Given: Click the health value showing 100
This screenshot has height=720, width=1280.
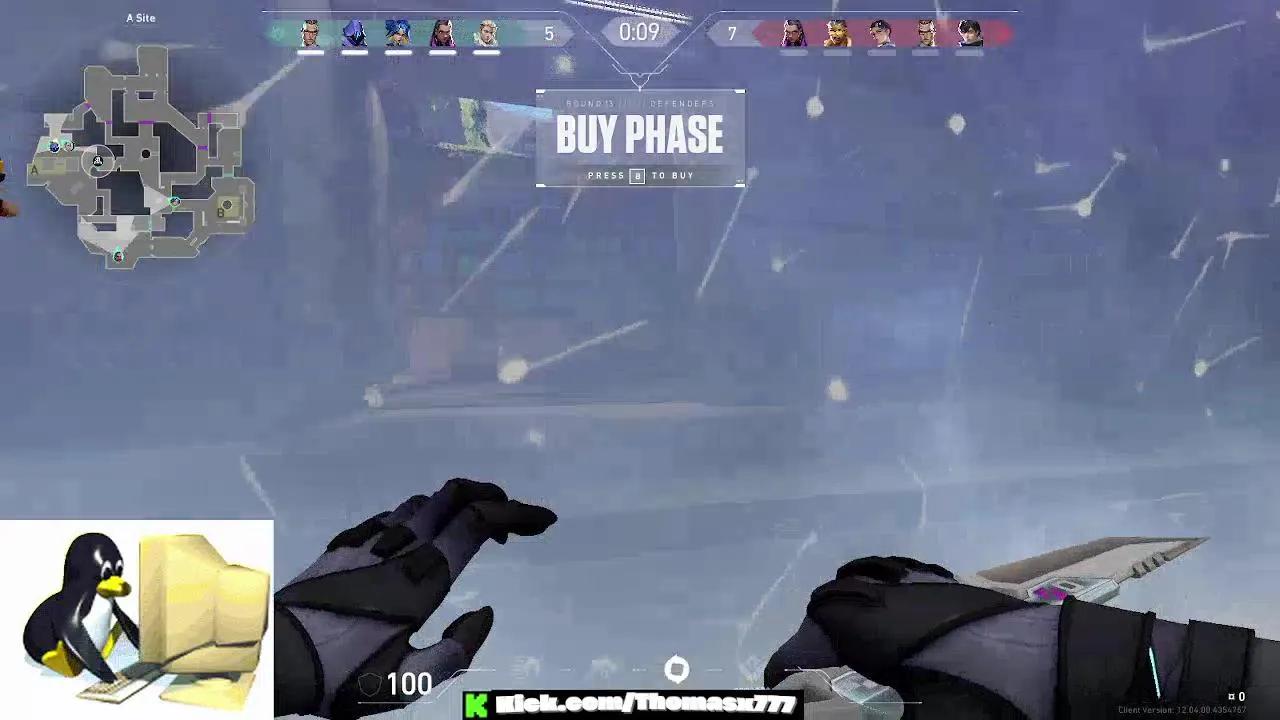Looking at the screenshot, I should coord(409,684).
